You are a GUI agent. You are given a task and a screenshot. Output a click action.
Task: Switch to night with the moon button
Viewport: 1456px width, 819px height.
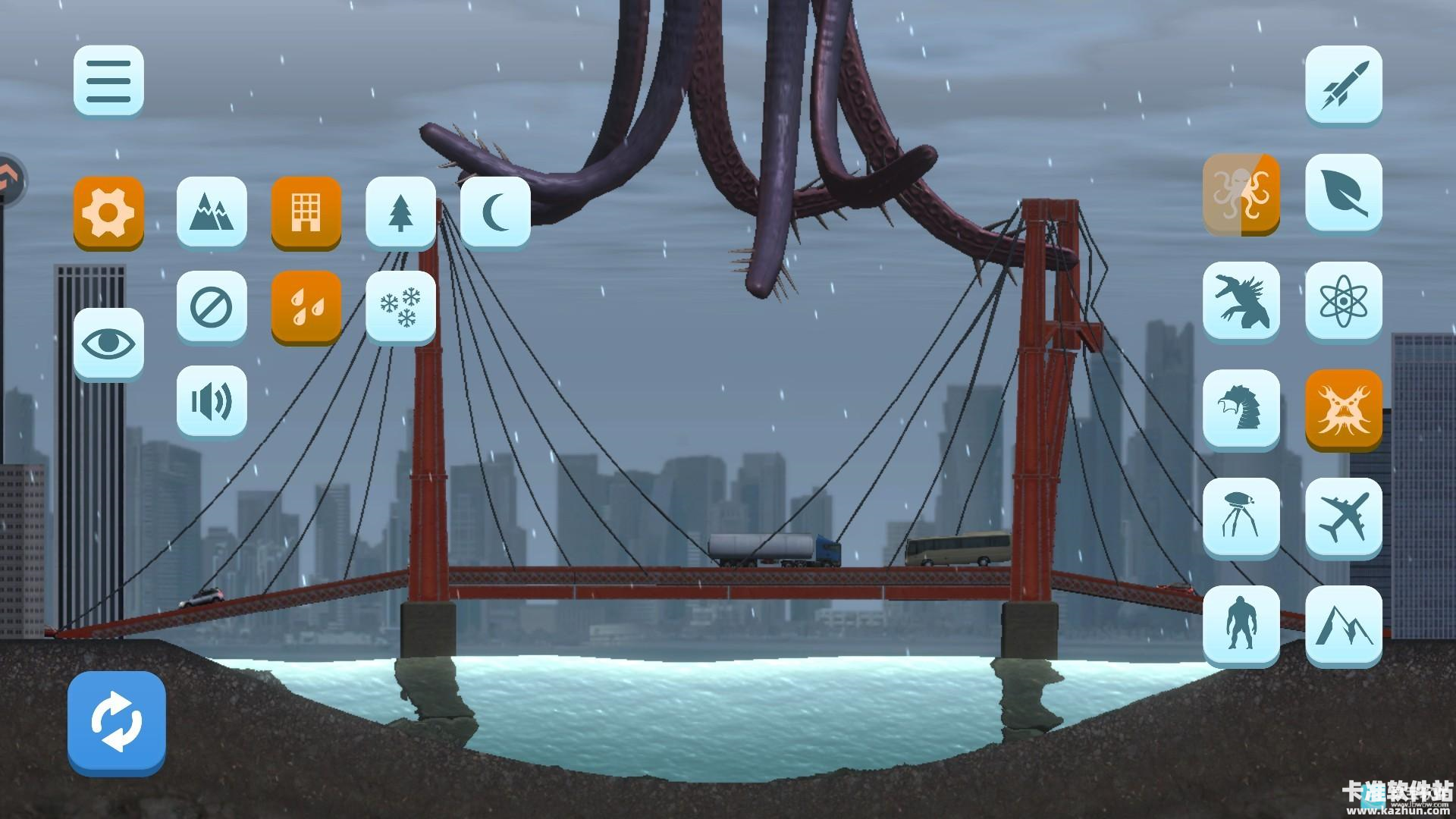[494, 212]
